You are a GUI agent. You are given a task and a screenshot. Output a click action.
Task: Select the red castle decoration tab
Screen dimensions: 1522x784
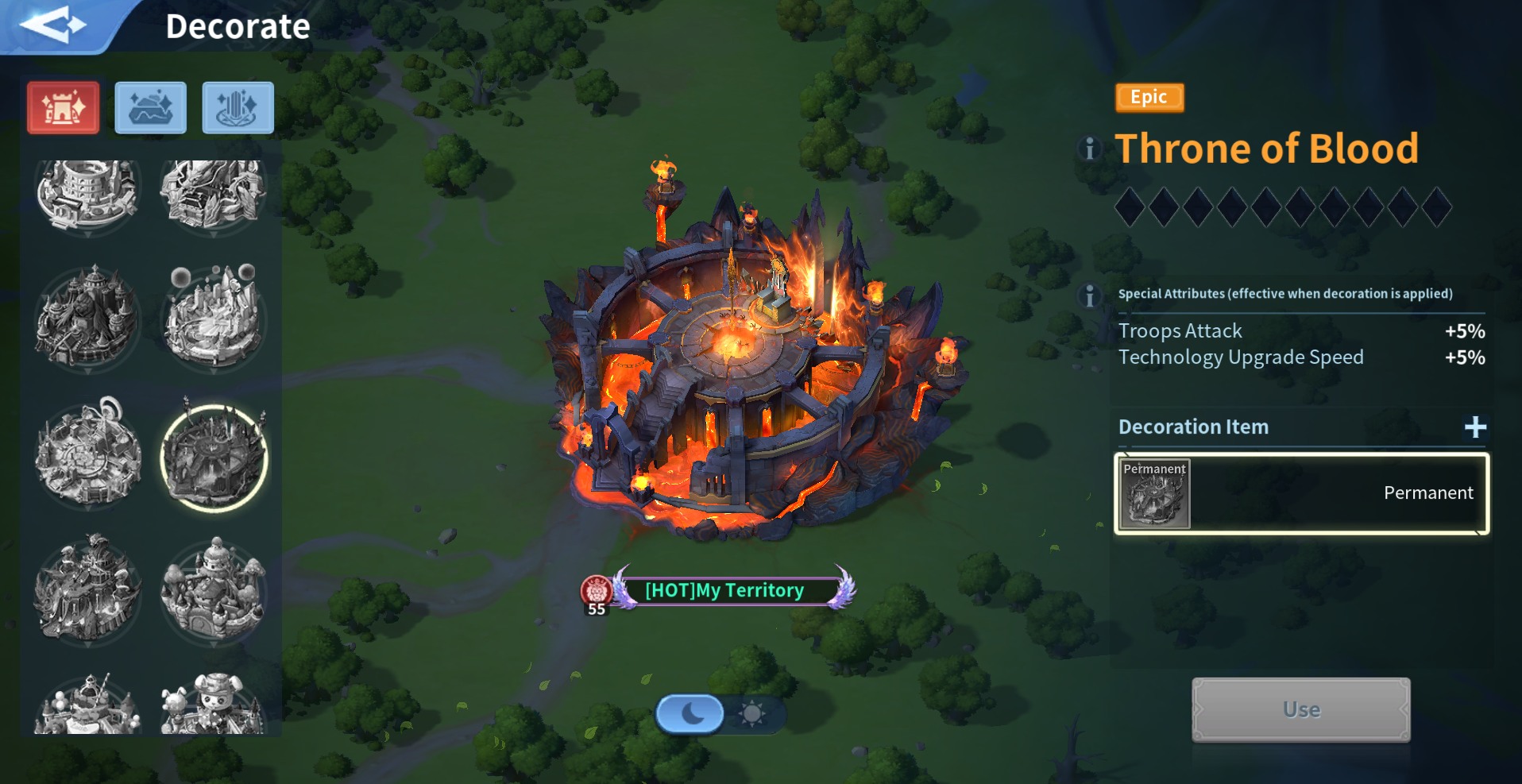(x=64, y=107)
